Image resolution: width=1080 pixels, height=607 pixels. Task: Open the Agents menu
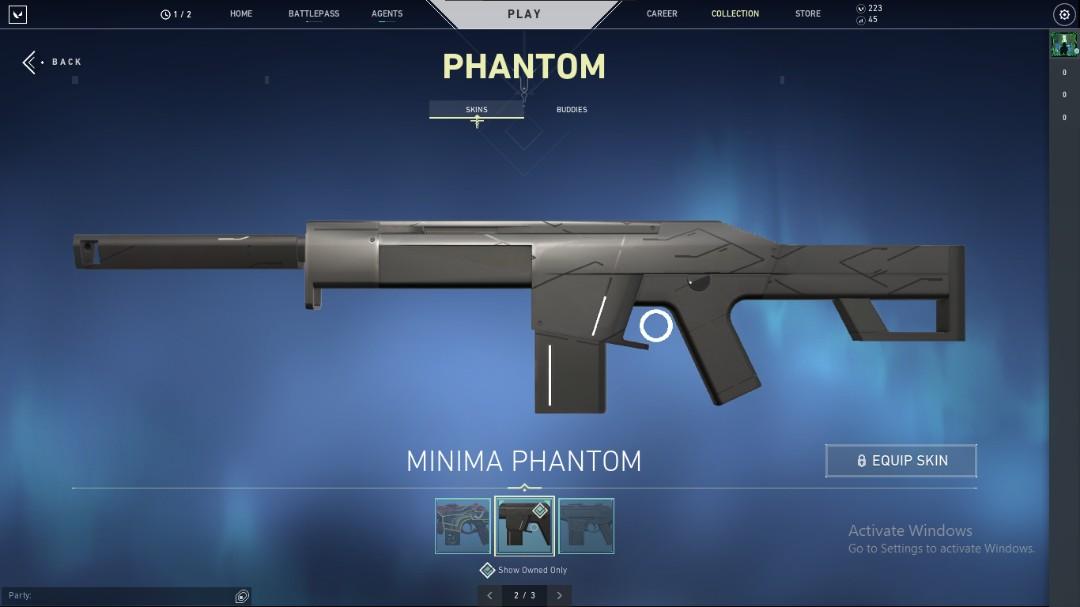point(387,14)
